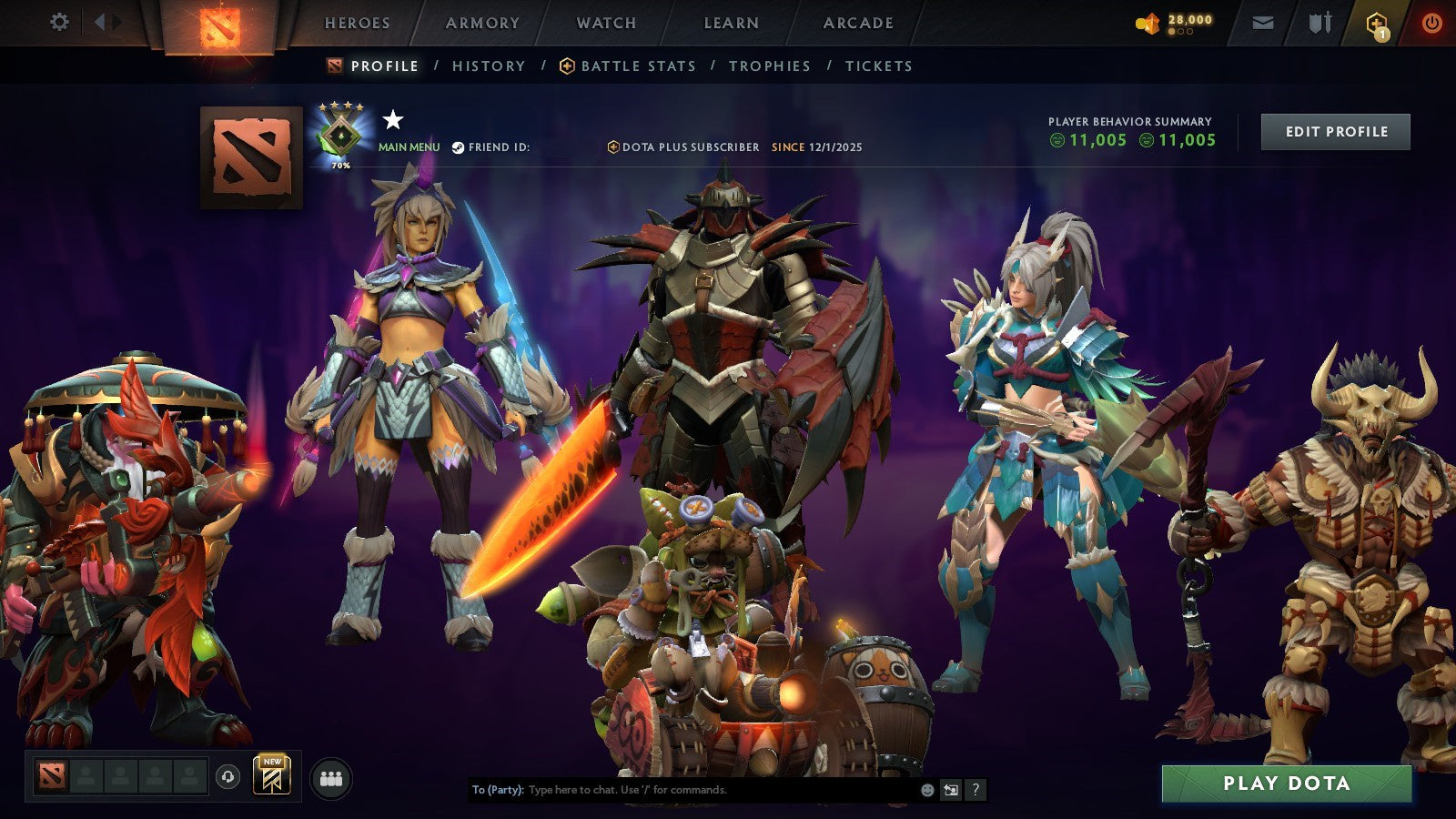Toggle the settings gear
Screen dimensions: 1456x819
[x=60, y=20]
